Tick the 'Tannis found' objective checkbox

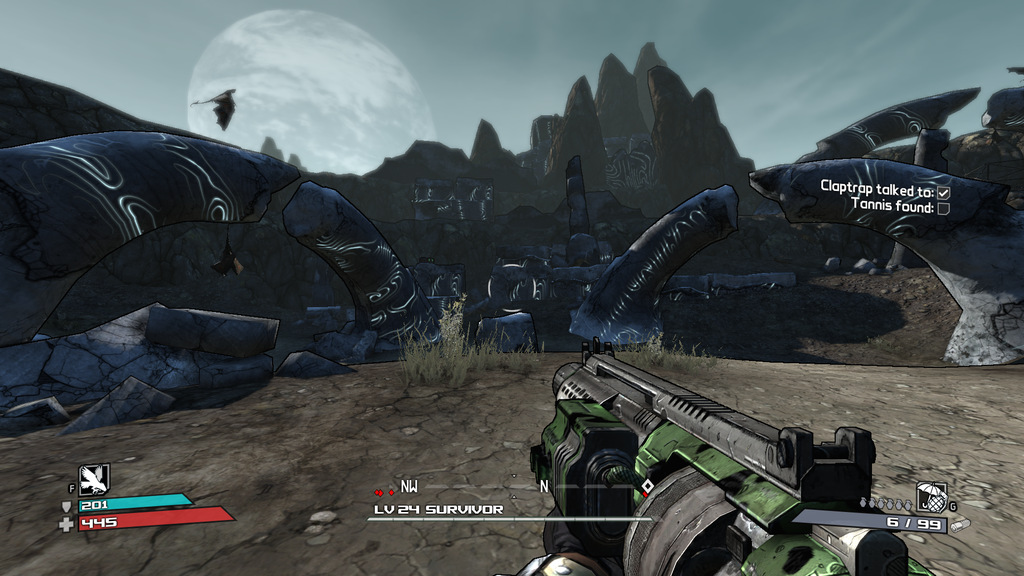943,207
